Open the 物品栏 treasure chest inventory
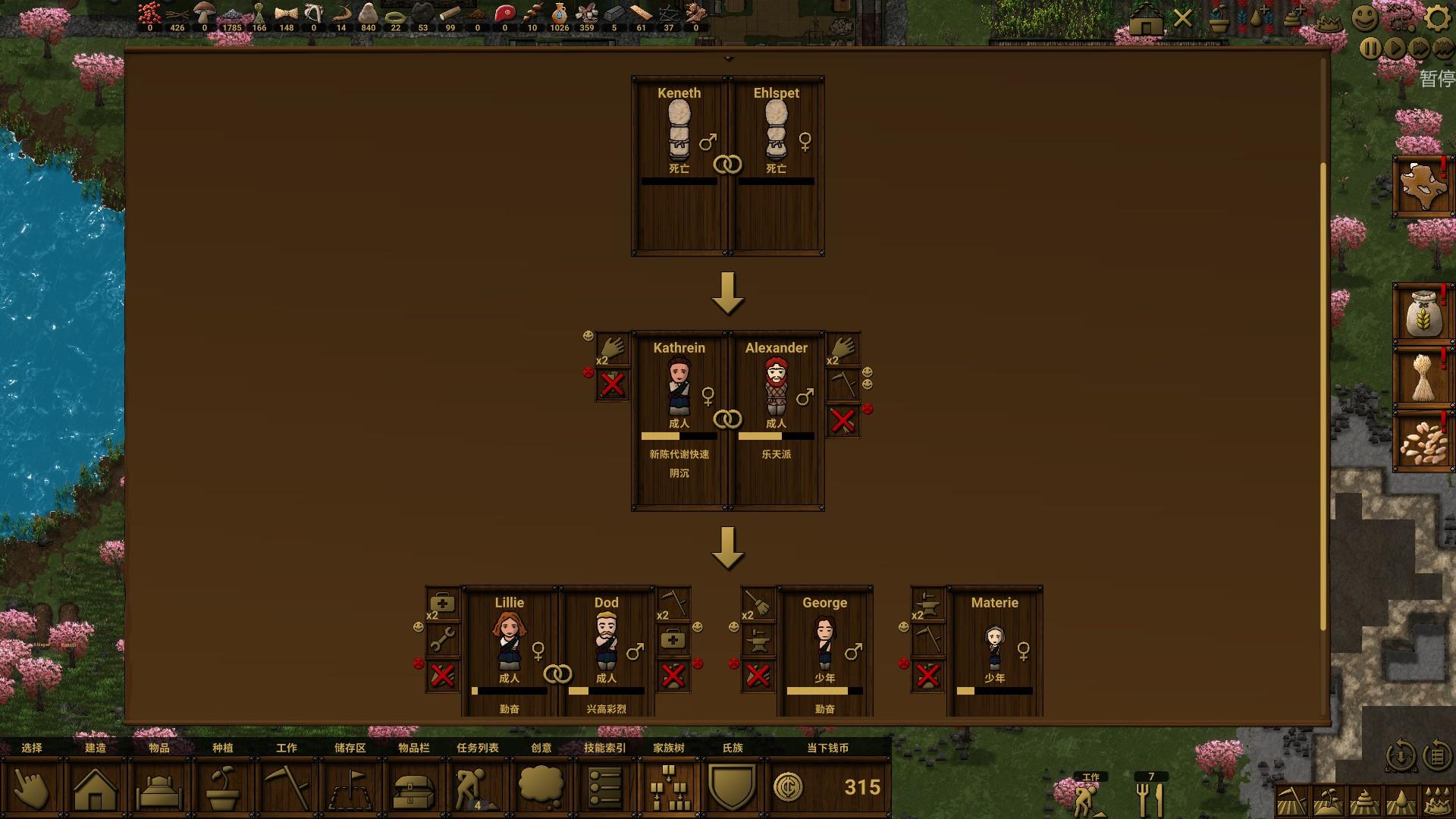 click(413, 788)
